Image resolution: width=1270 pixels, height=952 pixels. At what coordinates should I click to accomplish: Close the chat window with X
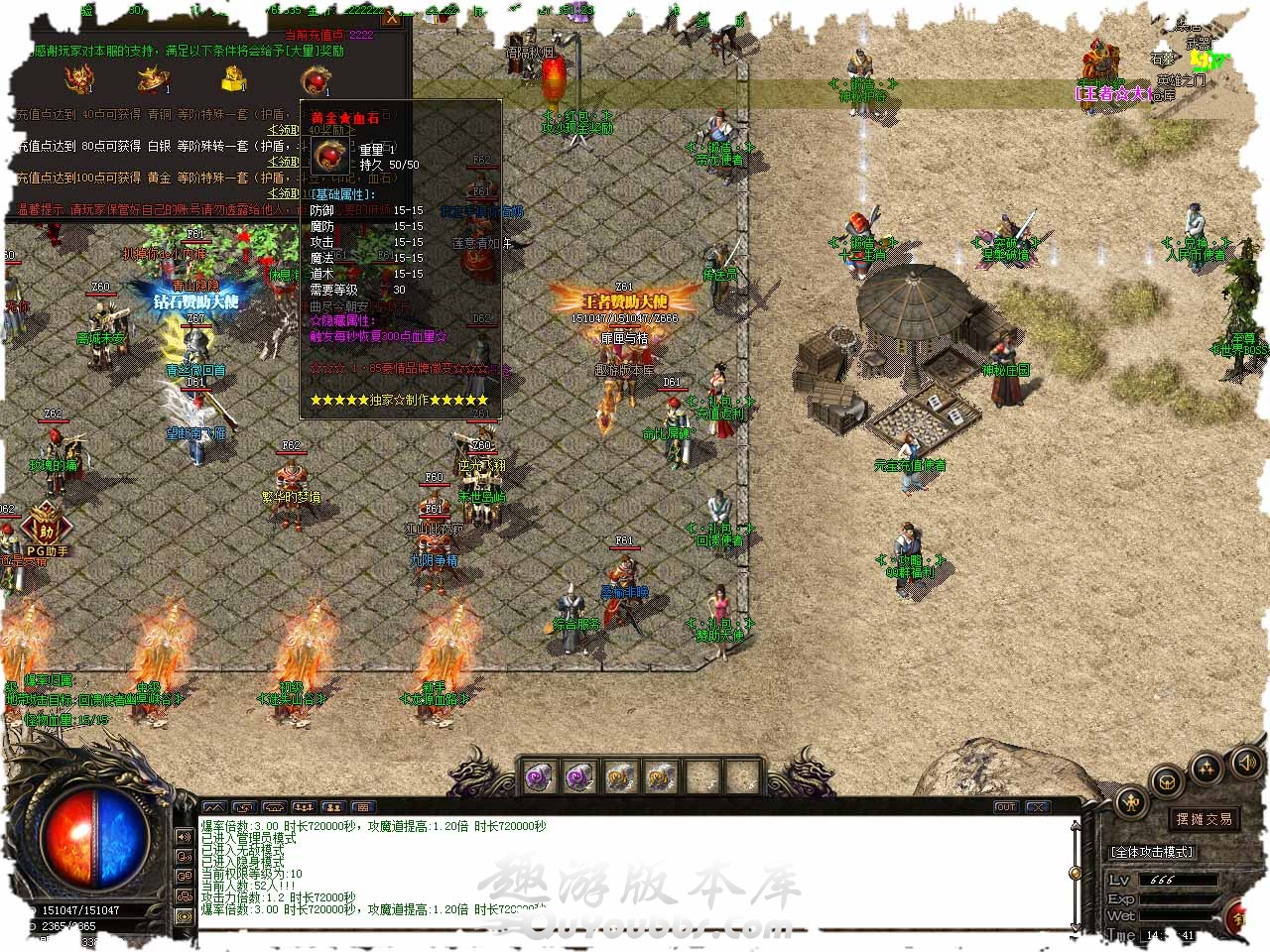[x=1037, y=807]
